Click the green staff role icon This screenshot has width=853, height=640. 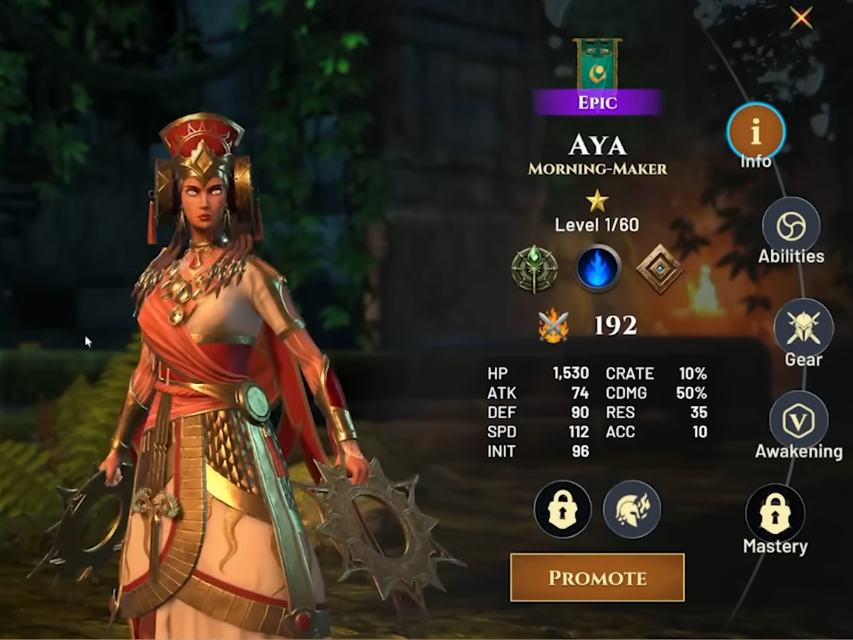pos(532,269)
